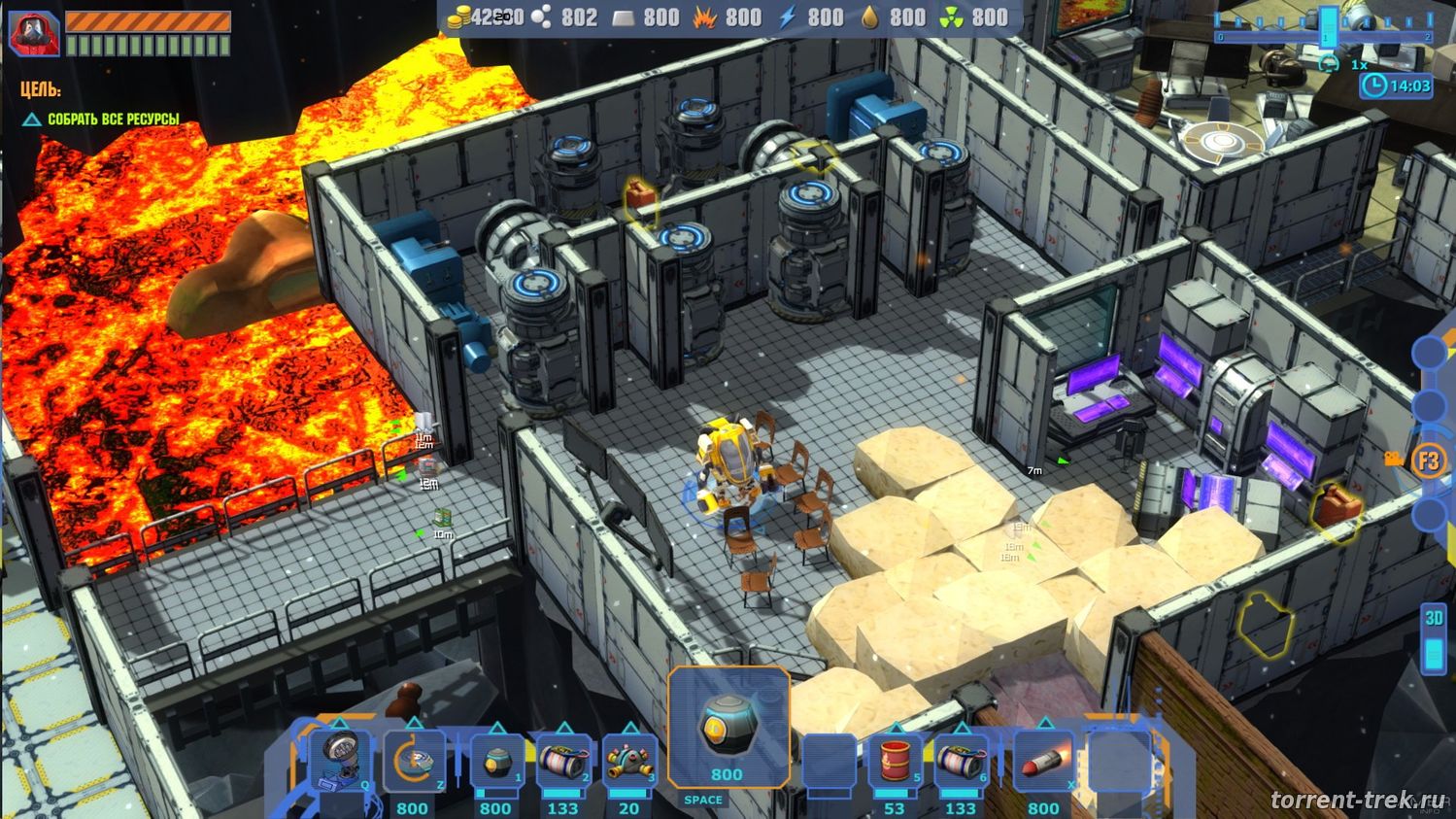Select the red explosive barrel slot
This screenshot has width=1456, height=819.
point(895,761)
